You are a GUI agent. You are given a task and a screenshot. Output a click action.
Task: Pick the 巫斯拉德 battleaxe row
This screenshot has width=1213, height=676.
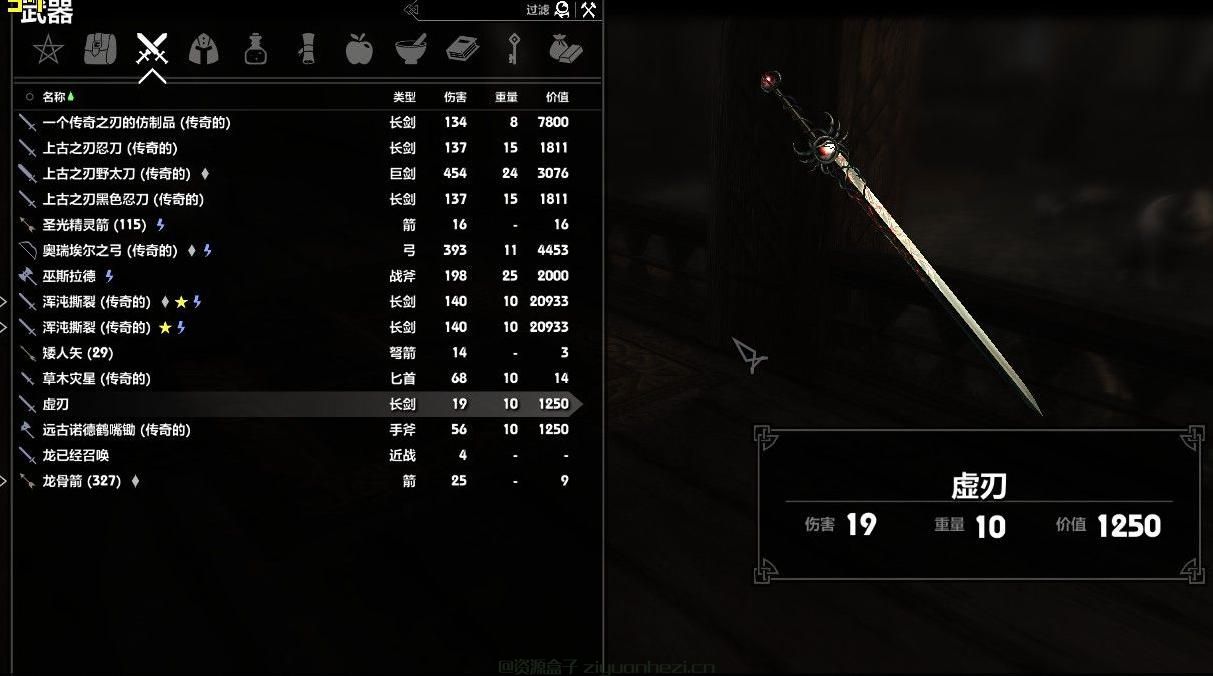point(71,276)
